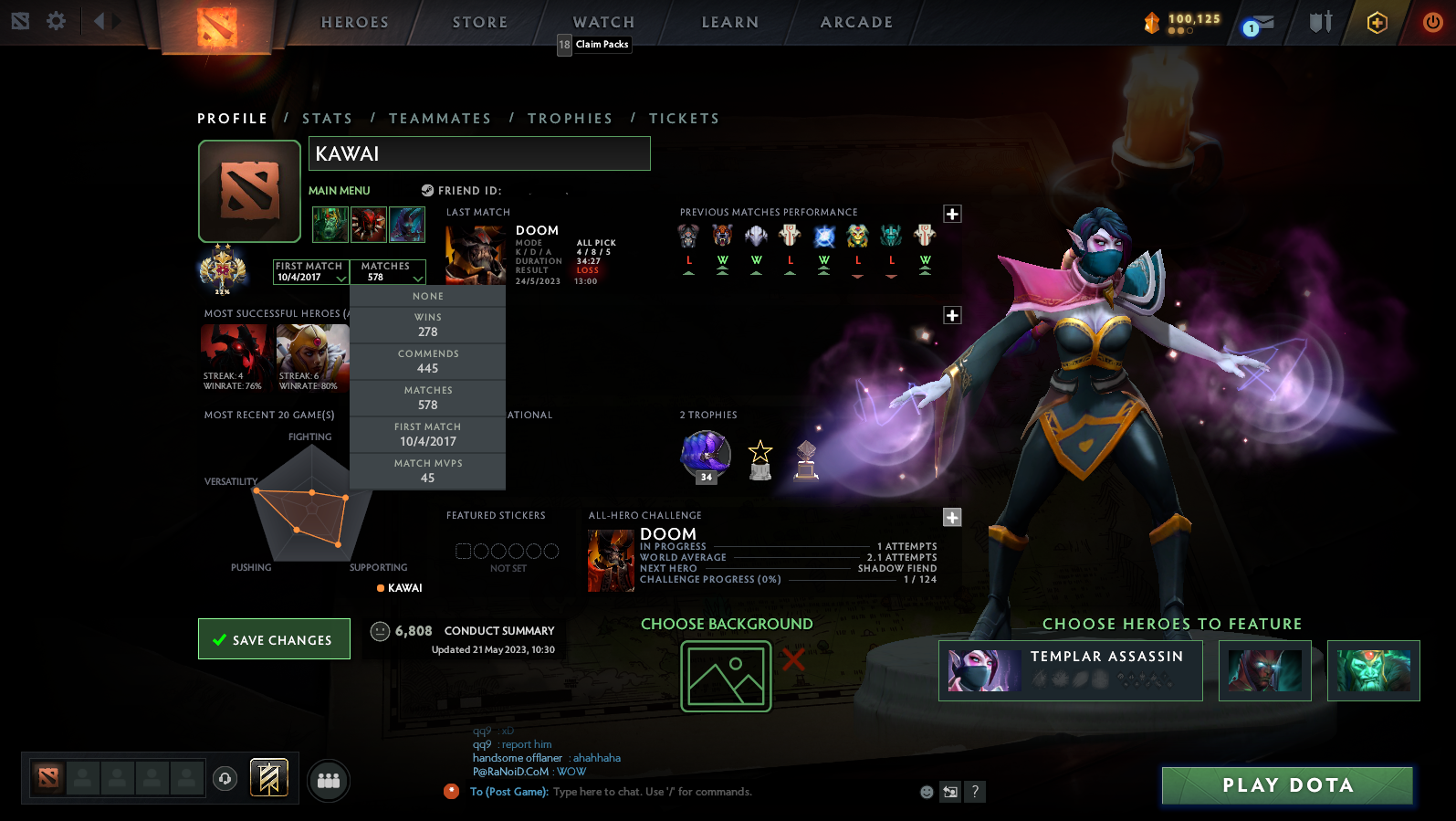Save changes to the profile

coord(274,639)
